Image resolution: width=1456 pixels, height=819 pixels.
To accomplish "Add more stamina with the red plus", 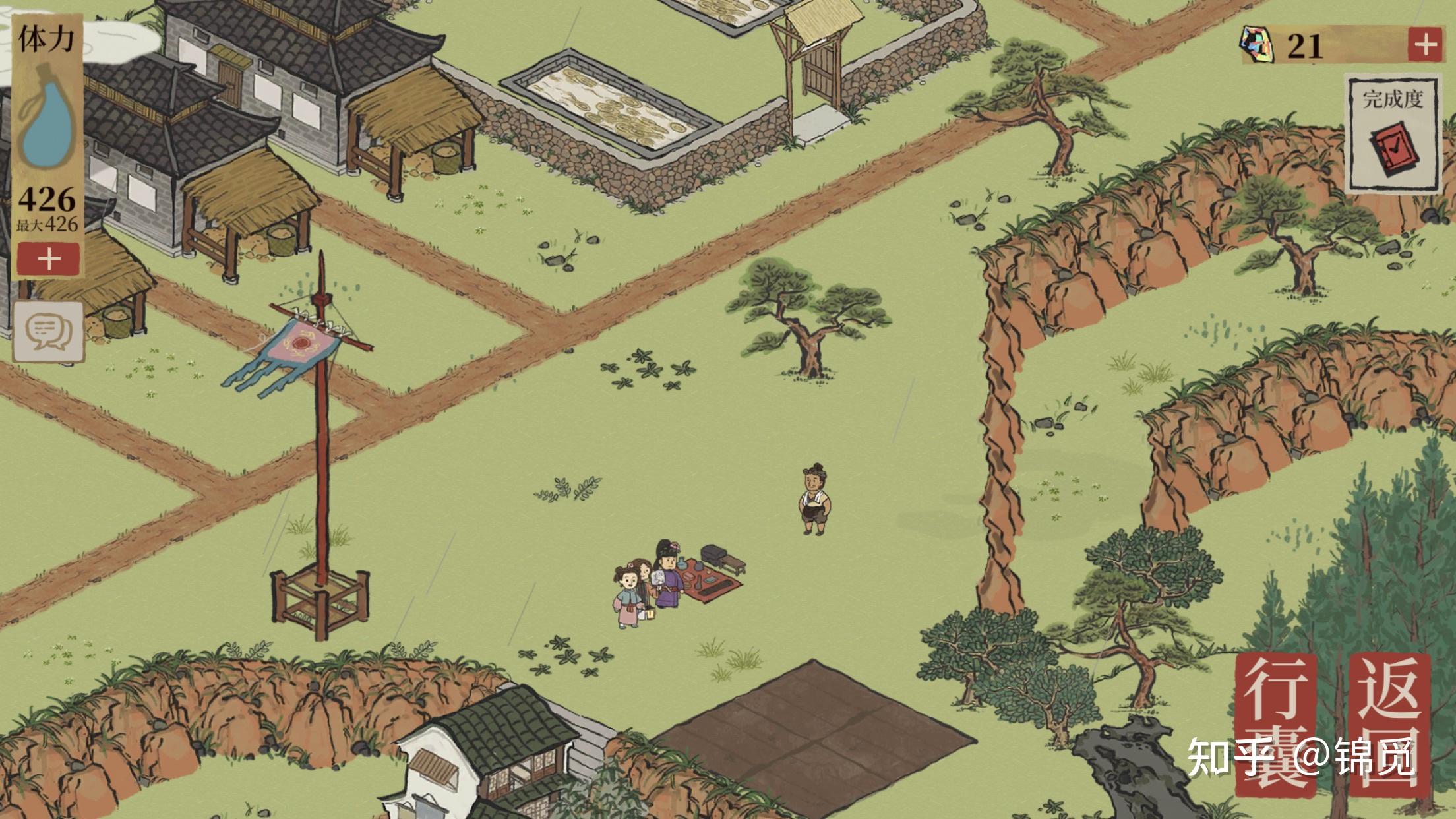I will point(49,259).
